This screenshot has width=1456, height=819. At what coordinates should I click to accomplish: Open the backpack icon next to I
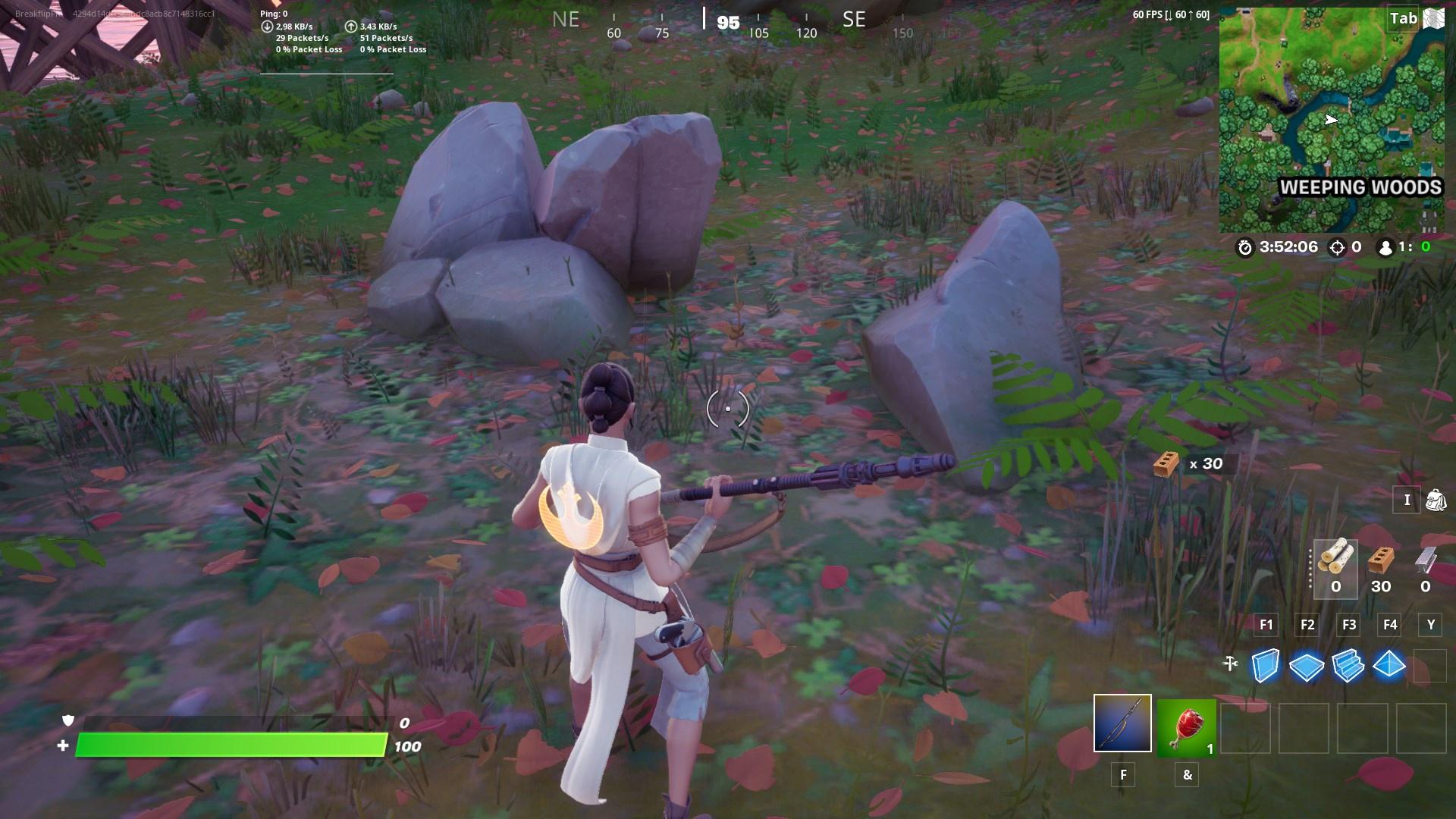[1437, 500]
